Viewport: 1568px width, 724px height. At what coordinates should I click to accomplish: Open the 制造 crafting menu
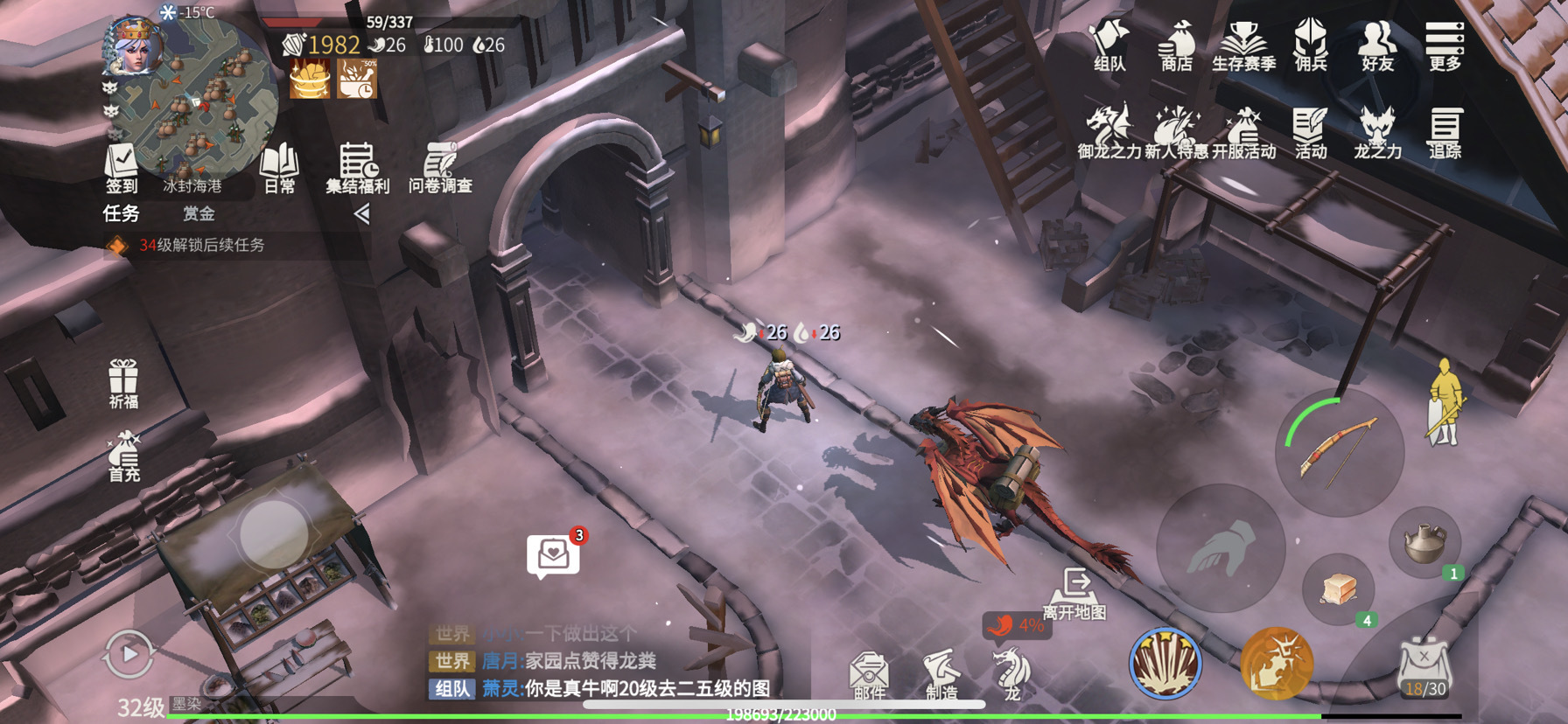pyautogui.click(x=941, y=675)
